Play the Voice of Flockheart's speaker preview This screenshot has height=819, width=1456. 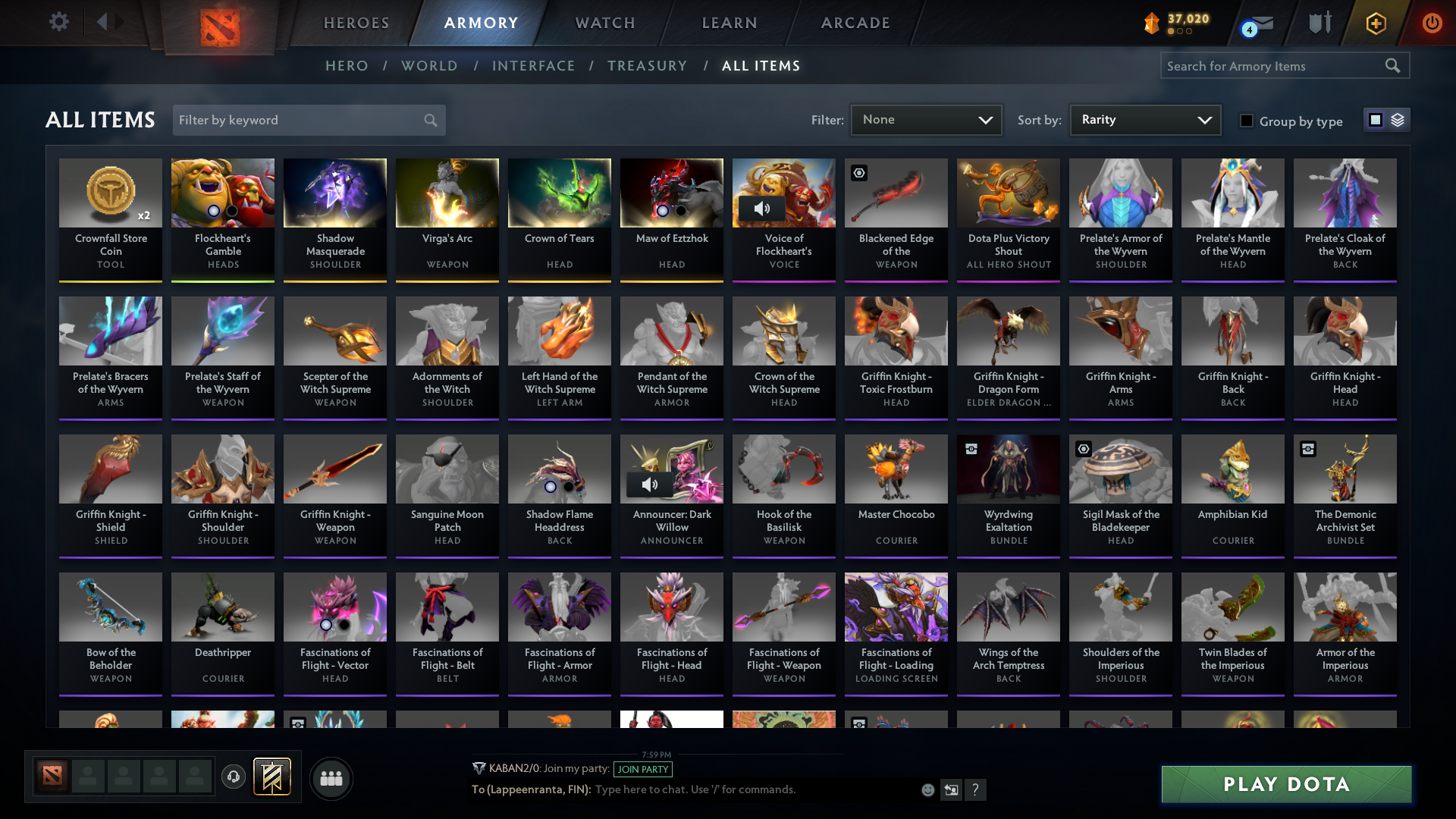point(764,208)
